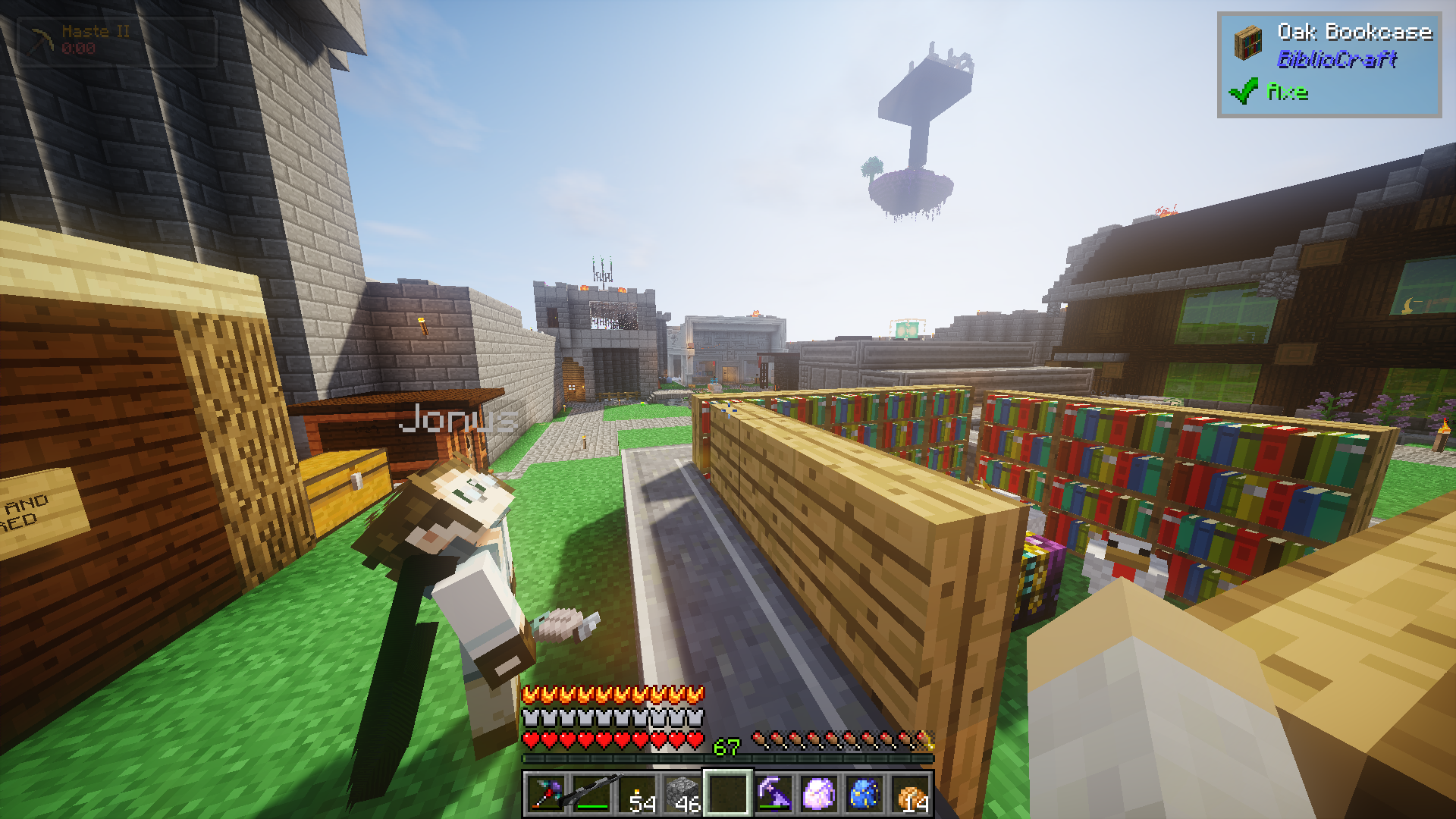Image resolution: width=1456 pixels, height=819 pixels.
Task: Choose the pale pink egg item slot
Action: 819,794
